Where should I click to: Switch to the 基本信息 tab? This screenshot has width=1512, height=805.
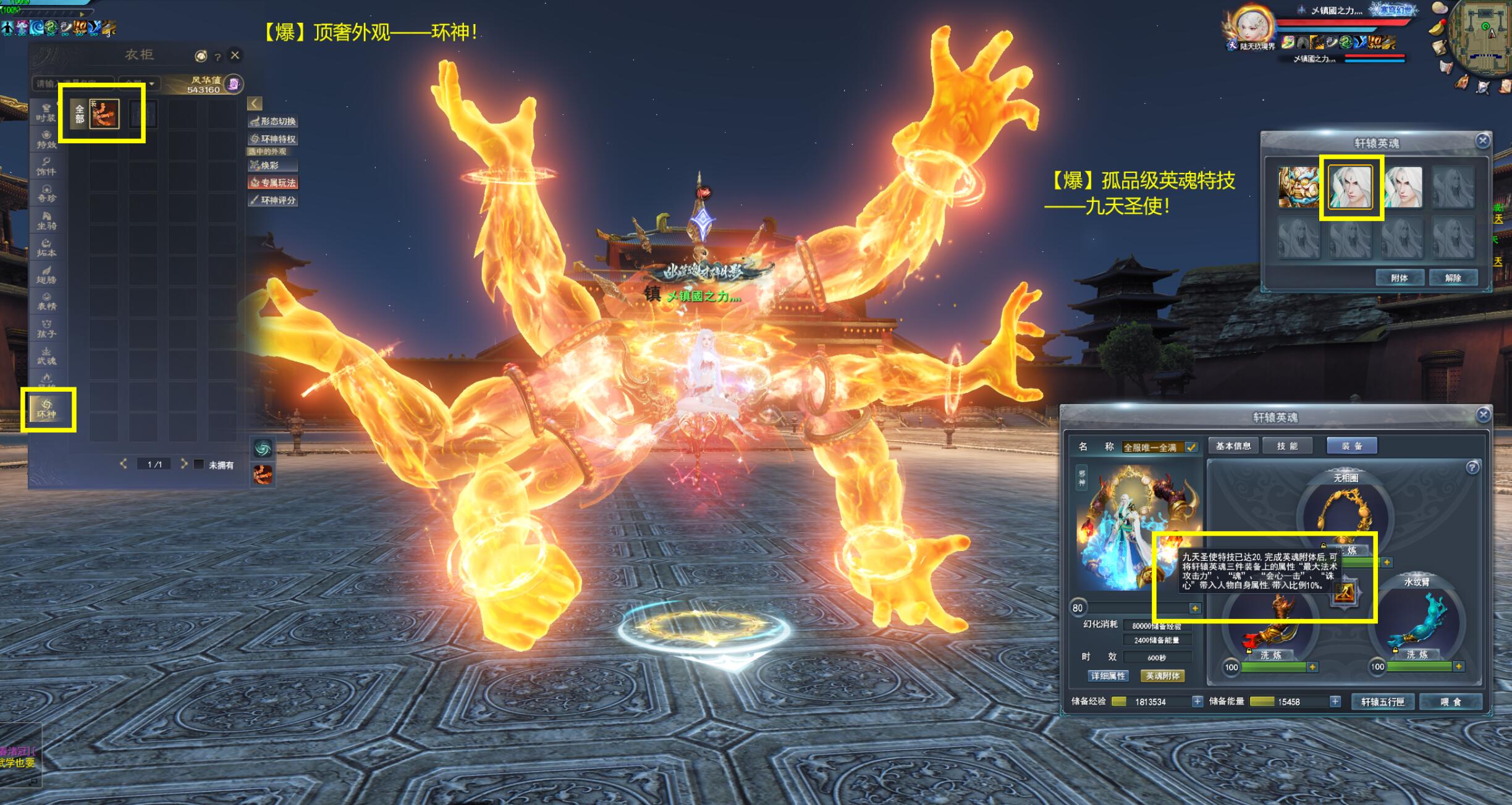click(x=1233, y=446)
